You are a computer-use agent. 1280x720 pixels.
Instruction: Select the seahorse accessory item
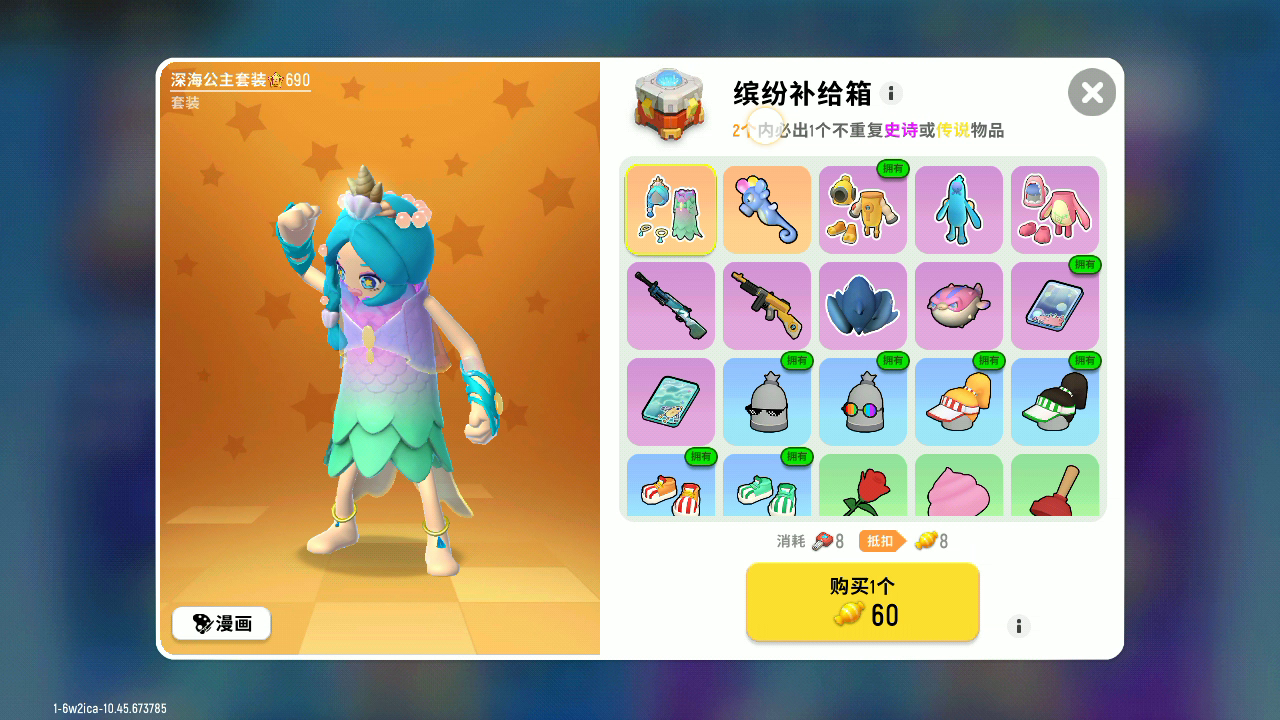[x=766, y=209]
